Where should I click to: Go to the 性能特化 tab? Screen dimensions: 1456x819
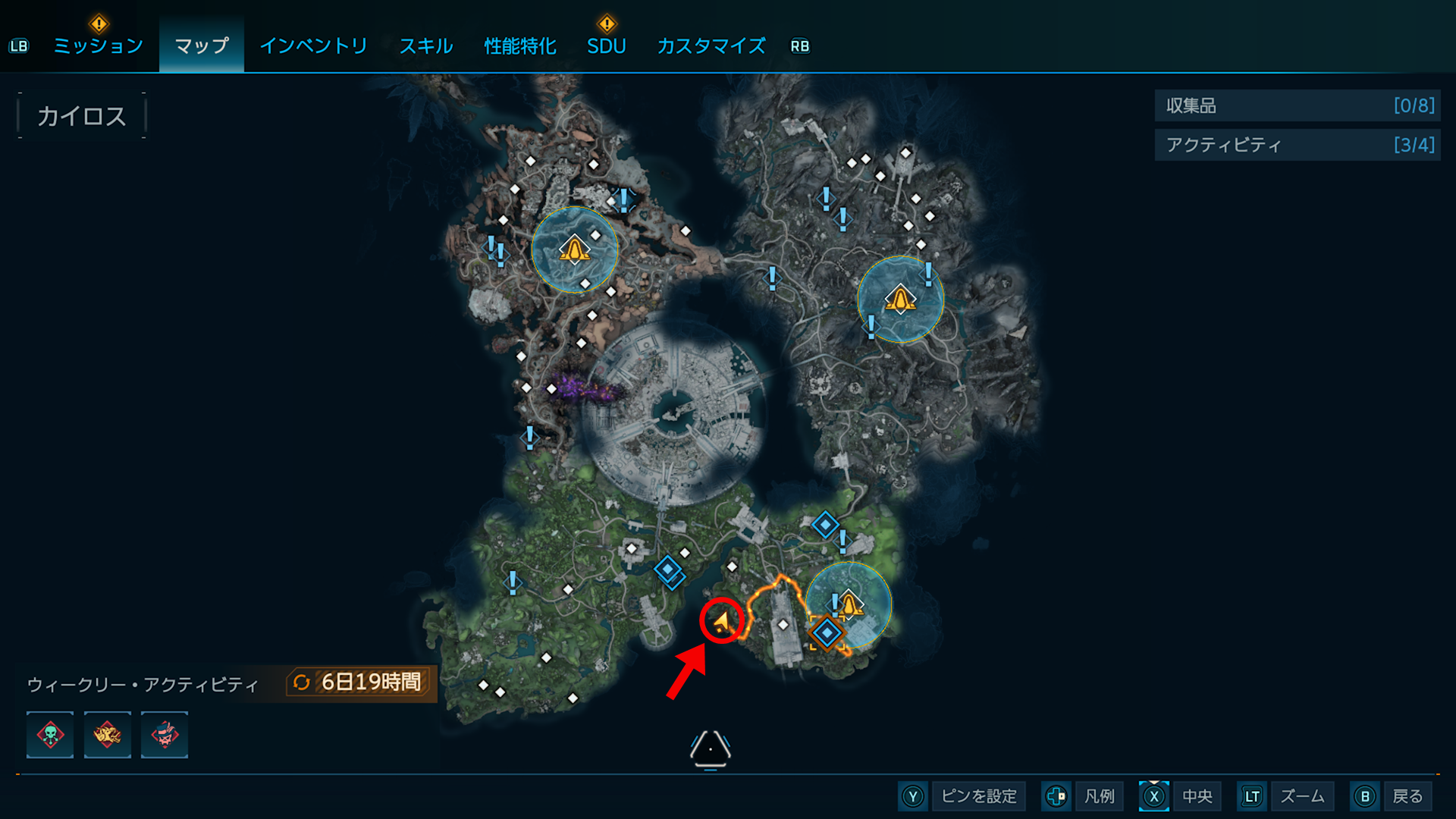click(x=520, y=46)
